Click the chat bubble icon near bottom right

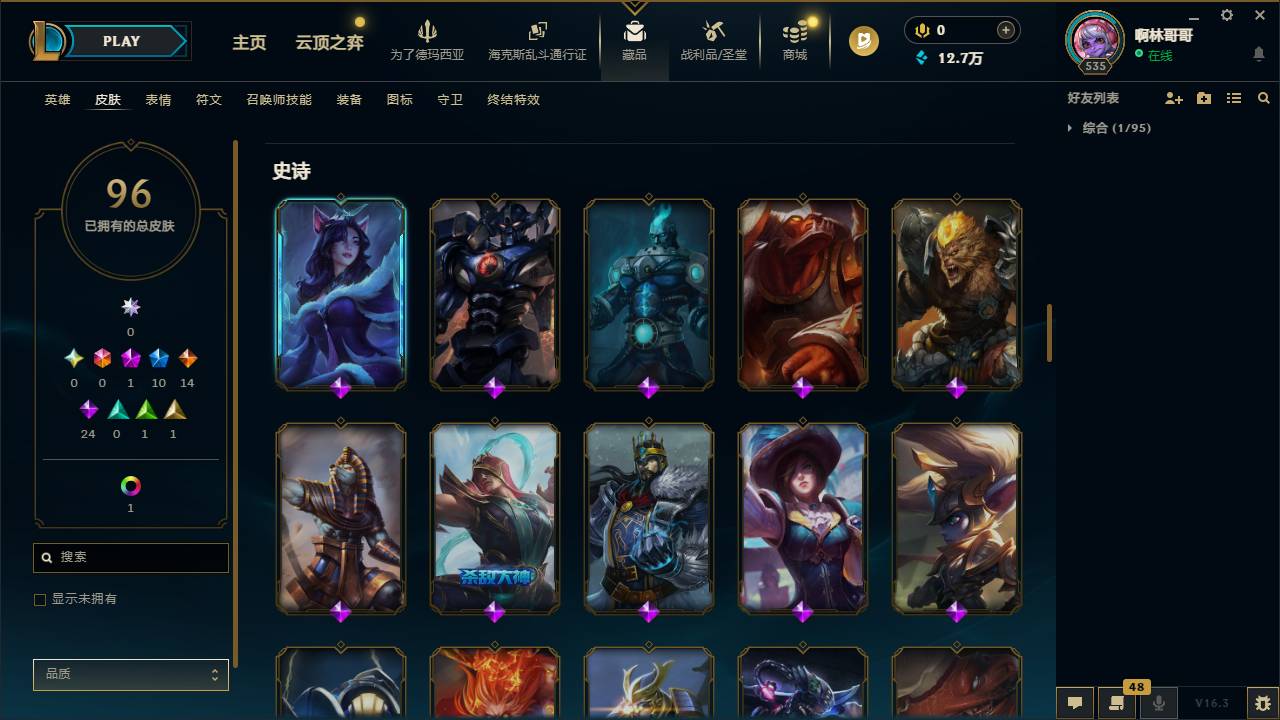tap(1074, 703)
